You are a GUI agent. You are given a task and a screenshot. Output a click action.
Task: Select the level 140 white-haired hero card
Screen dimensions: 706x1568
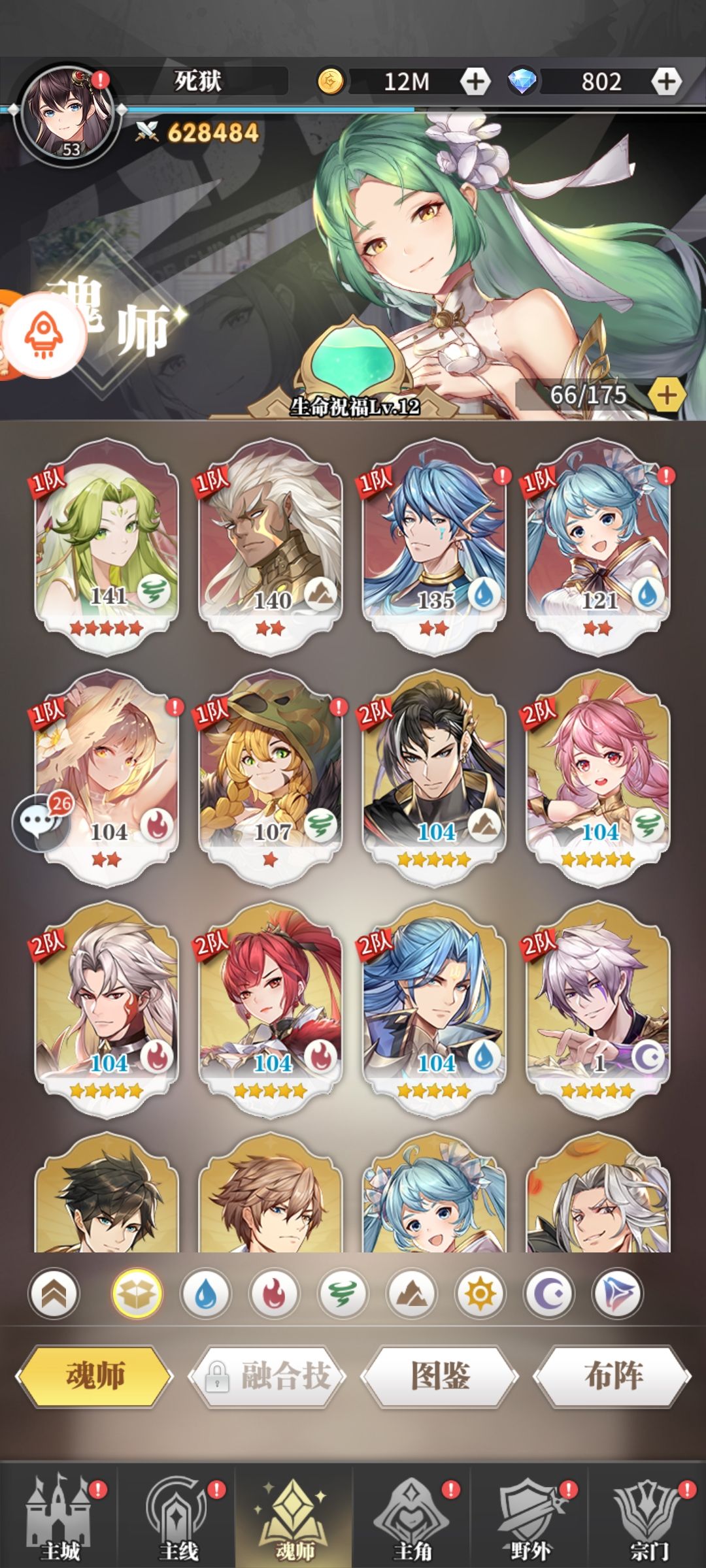pyautogui.click(x=271, y=546)
